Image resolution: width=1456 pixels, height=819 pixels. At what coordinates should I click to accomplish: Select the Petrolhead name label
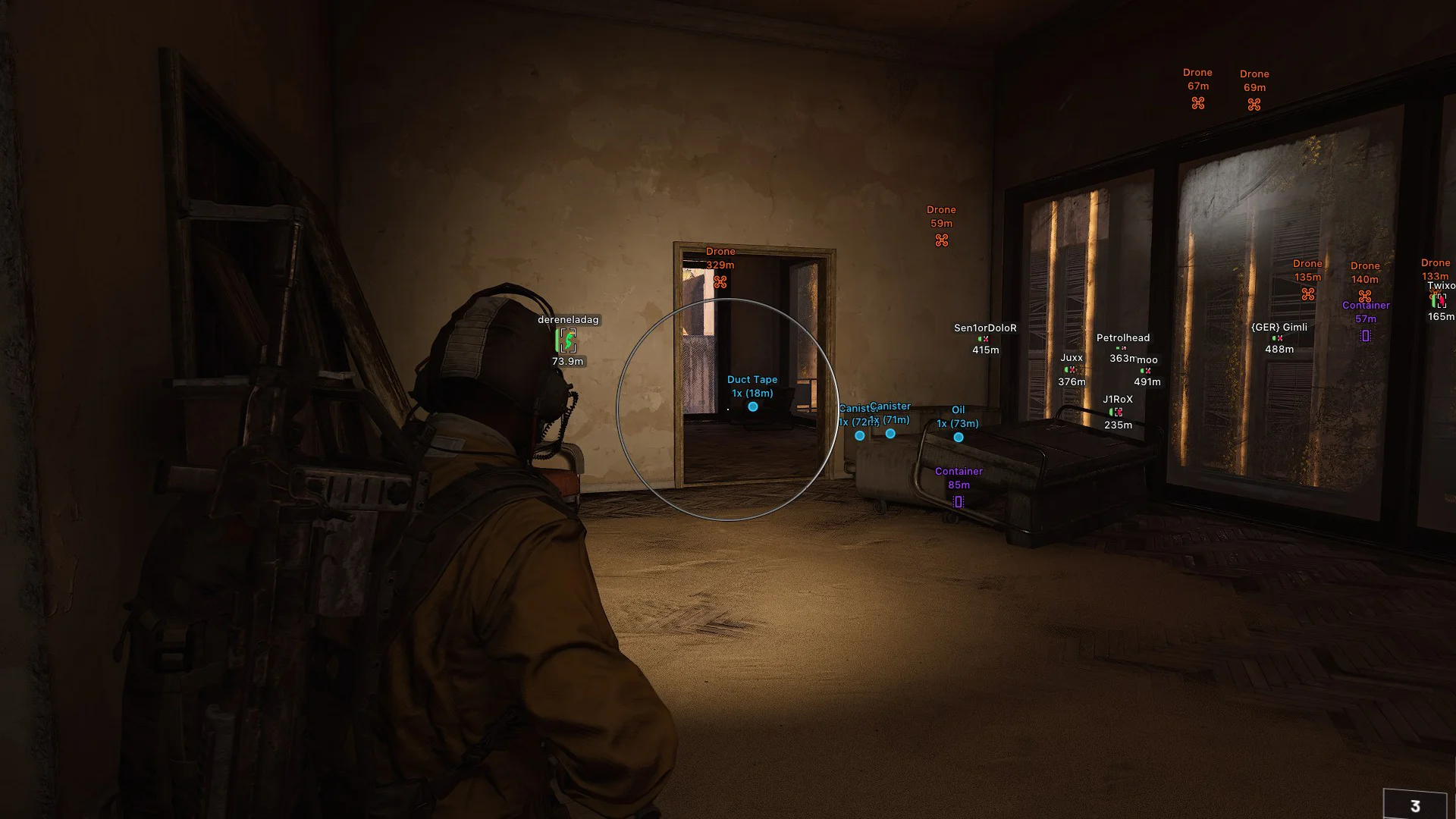click(1123, 338)
